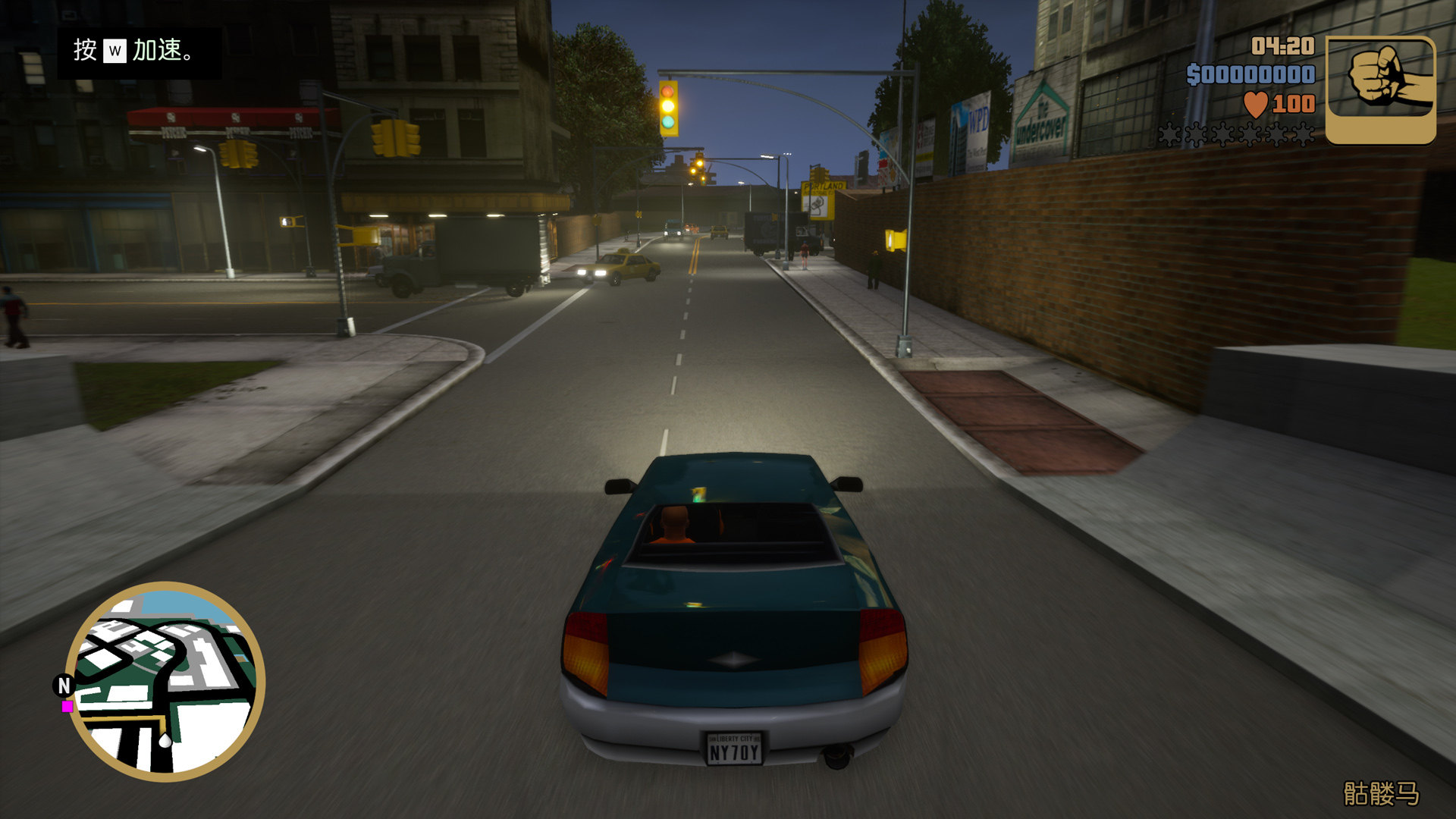Select the fist weapon icon
Viewport: 1456px width, 819px height.
coord(1380,89)
